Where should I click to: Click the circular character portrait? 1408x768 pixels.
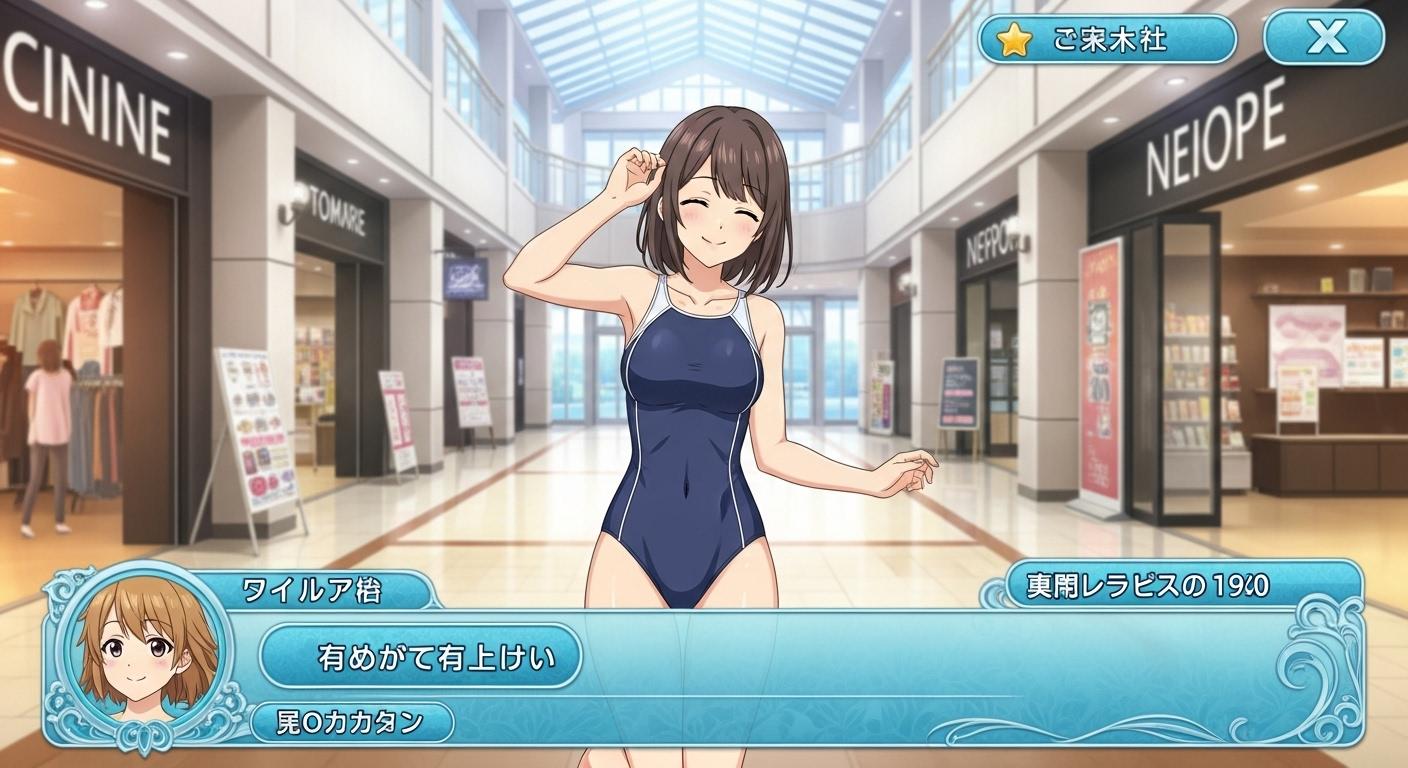pos(147,654)
